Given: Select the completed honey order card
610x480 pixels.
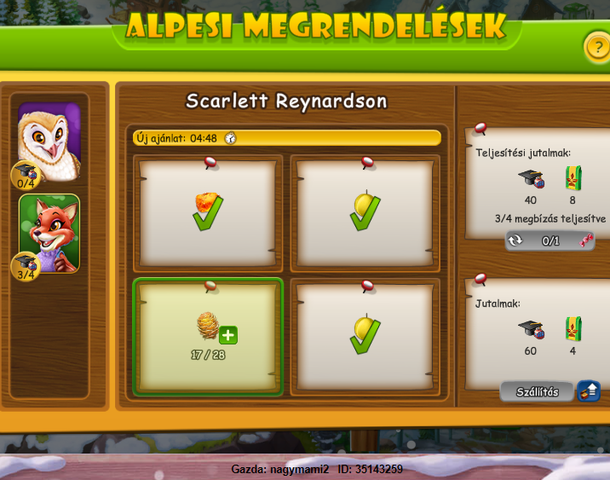Looking at the screenshot, I should point(208,211).
